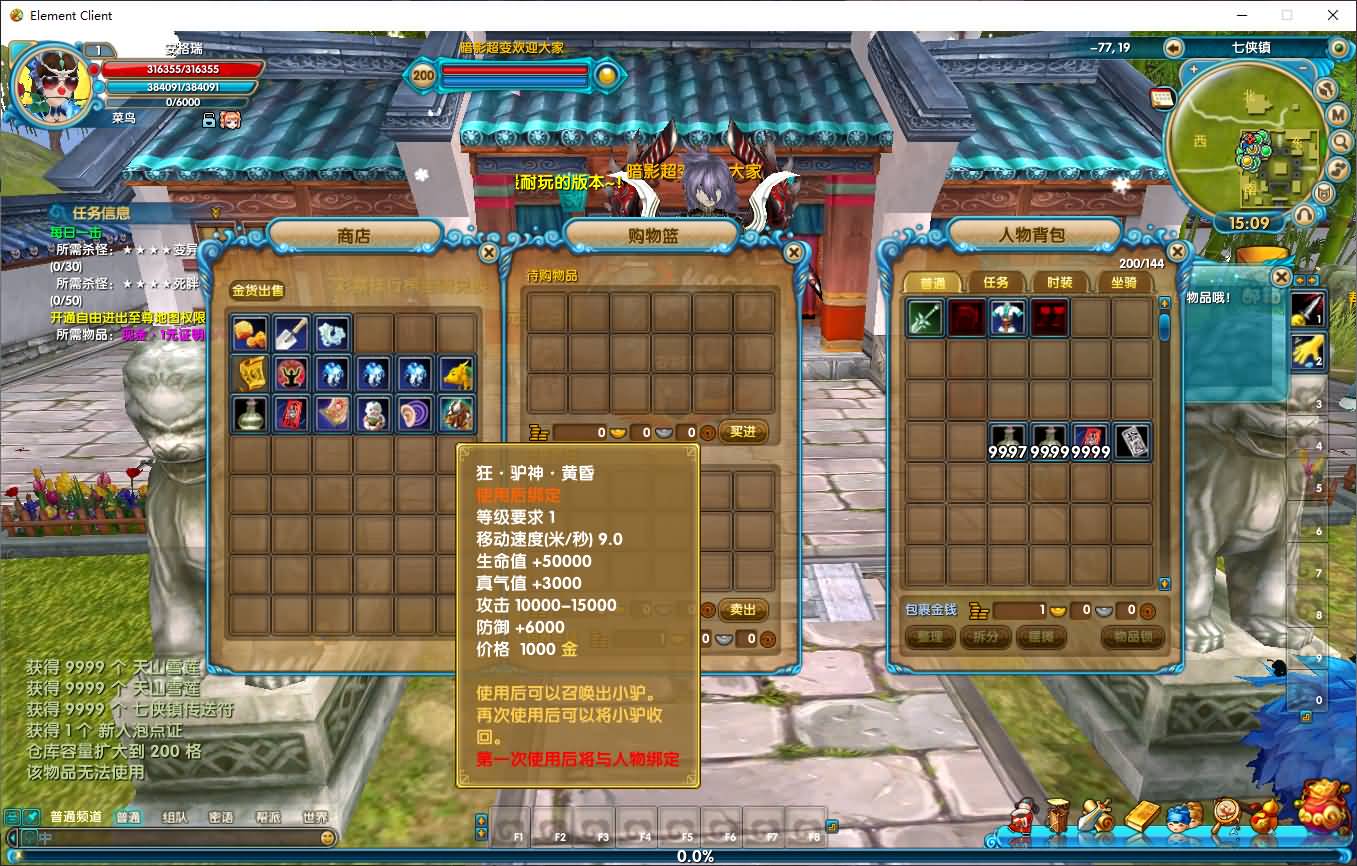Select the magnifier search icon beside the minimap

pos(1340,141)
